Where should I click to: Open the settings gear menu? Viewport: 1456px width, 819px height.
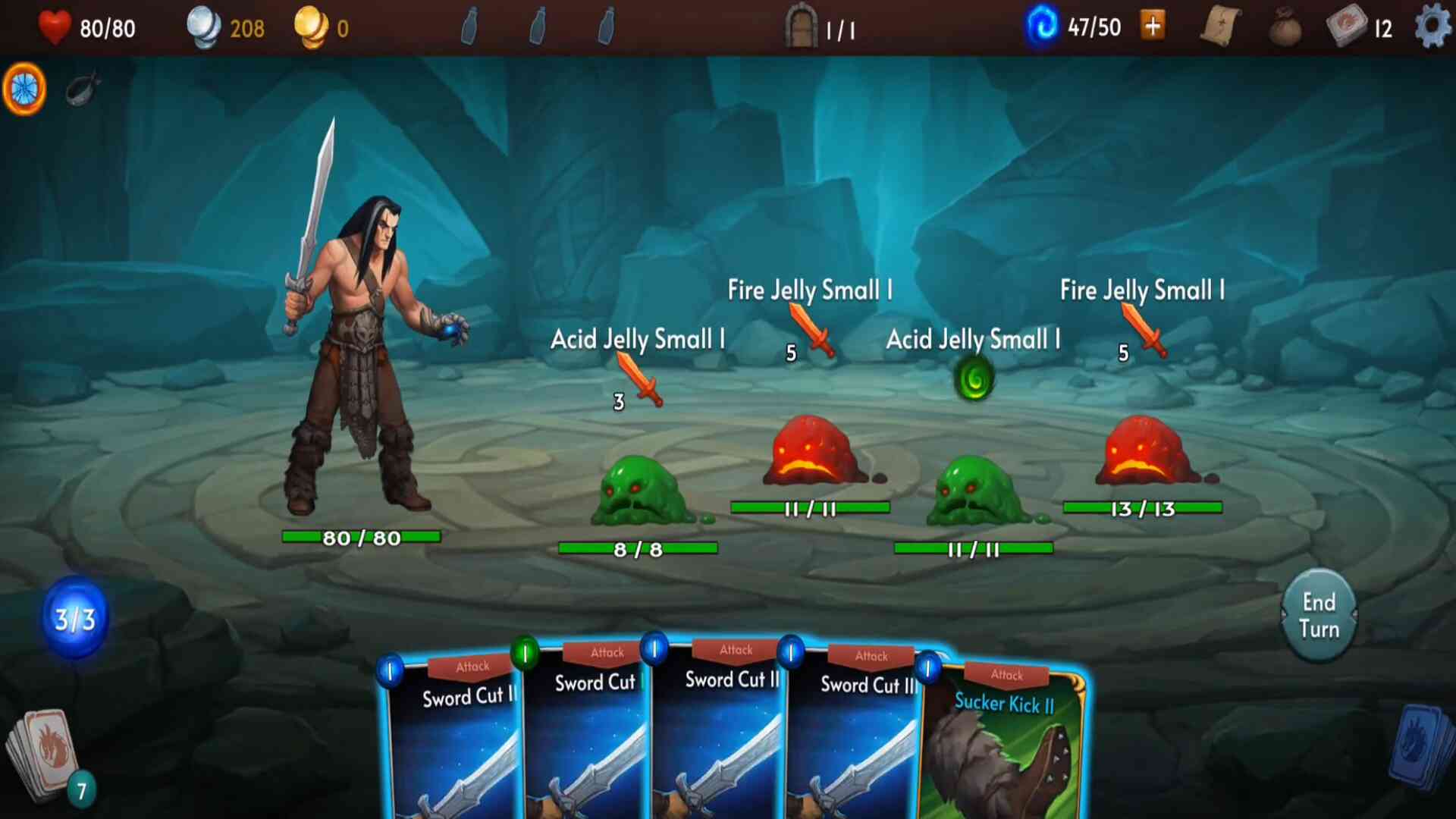[1432, 27]
